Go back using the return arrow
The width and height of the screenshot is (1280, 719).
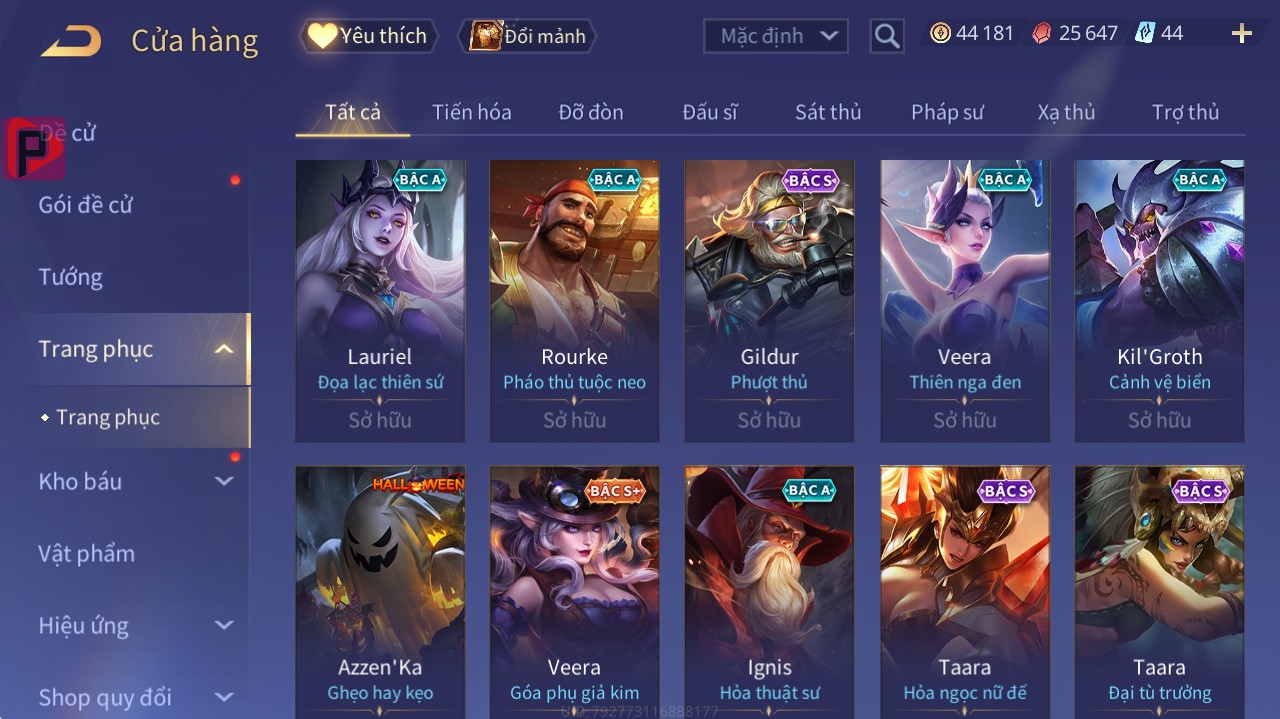pos(71,41)
